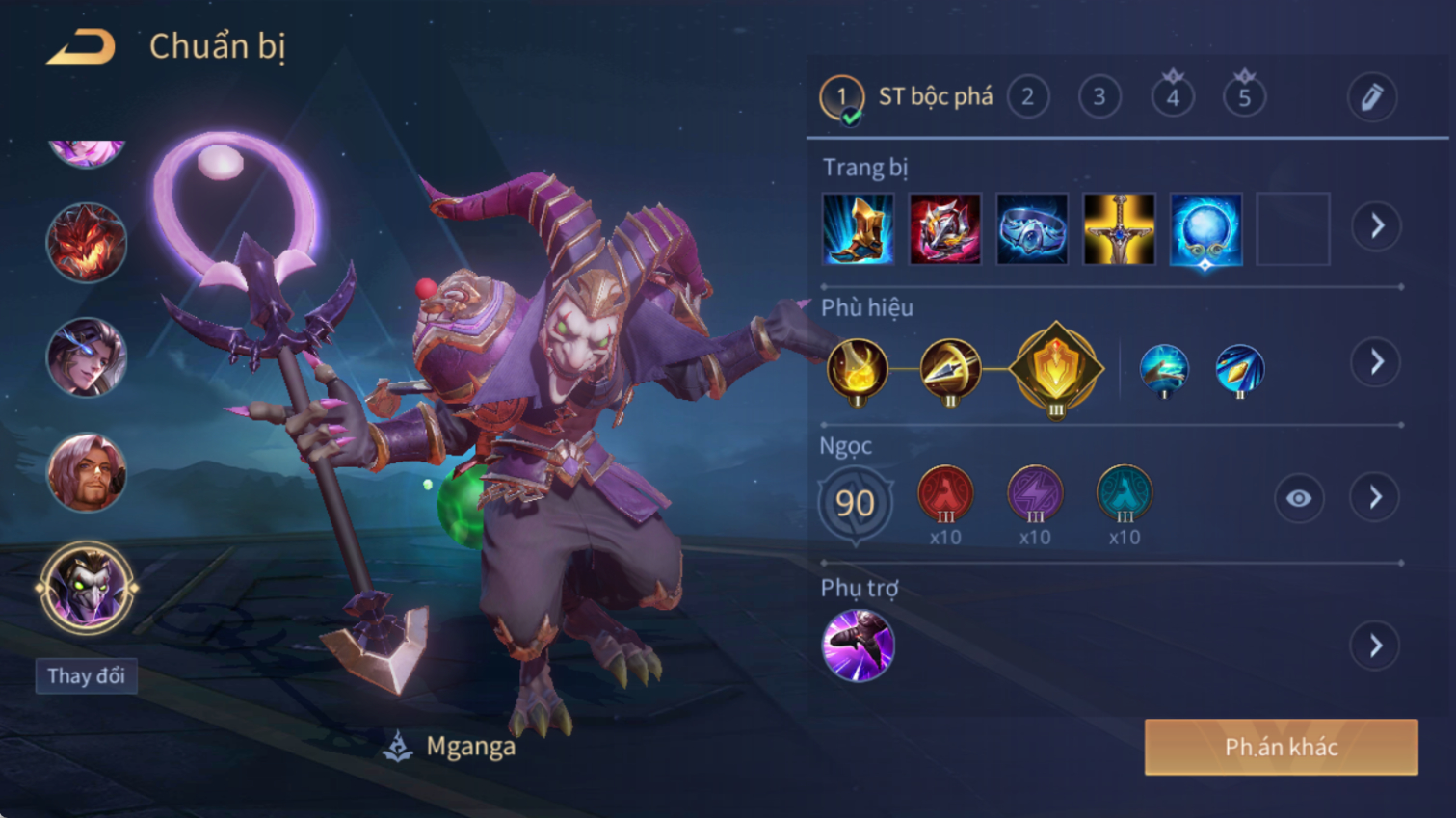
Task: Select the purple lightning rune
Action: (1035, 493)
